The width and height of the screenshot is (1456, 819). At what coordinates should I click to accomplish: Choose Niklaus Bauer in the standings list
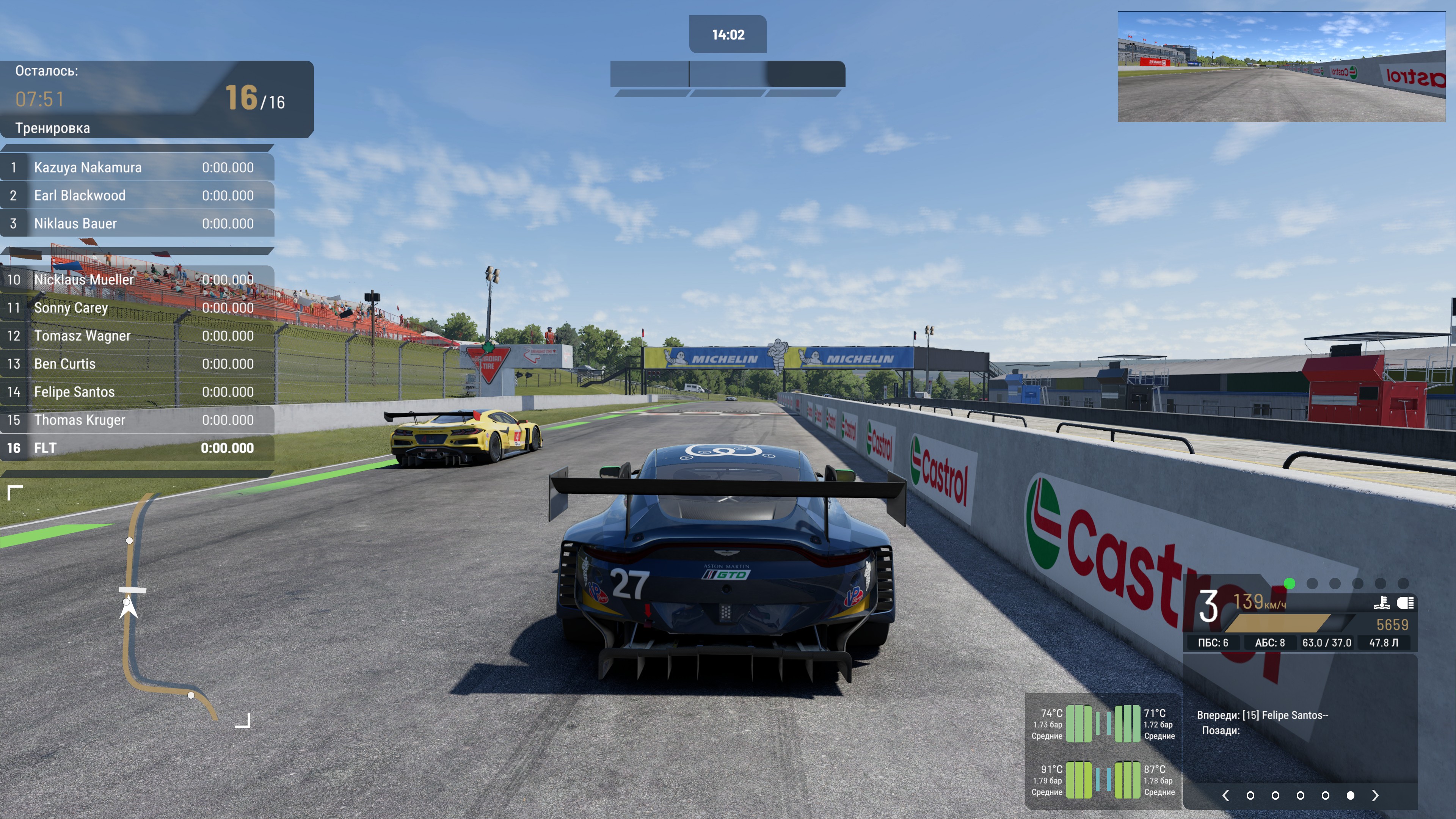137,223
